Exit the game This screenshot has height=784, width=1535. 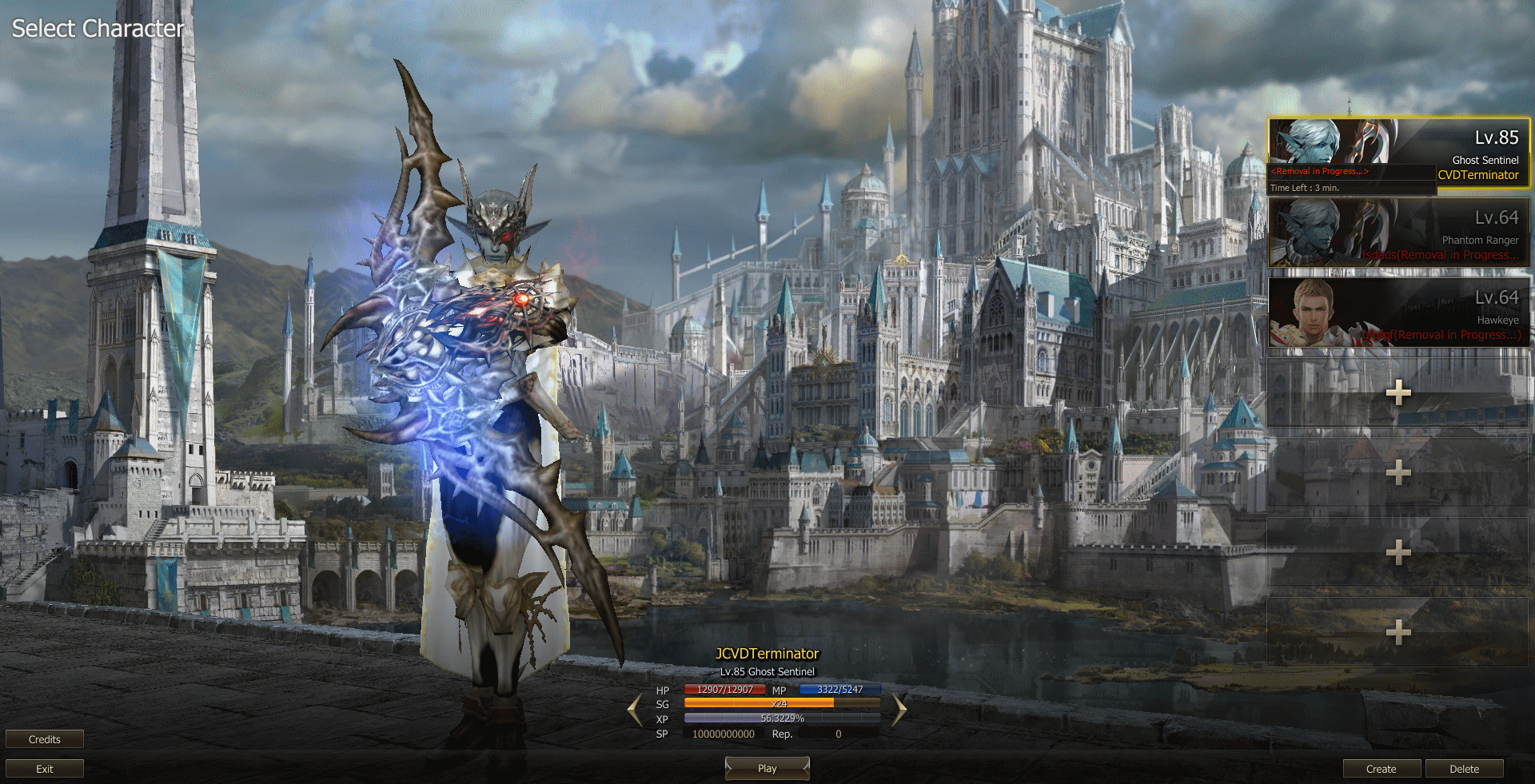(45, 769)
